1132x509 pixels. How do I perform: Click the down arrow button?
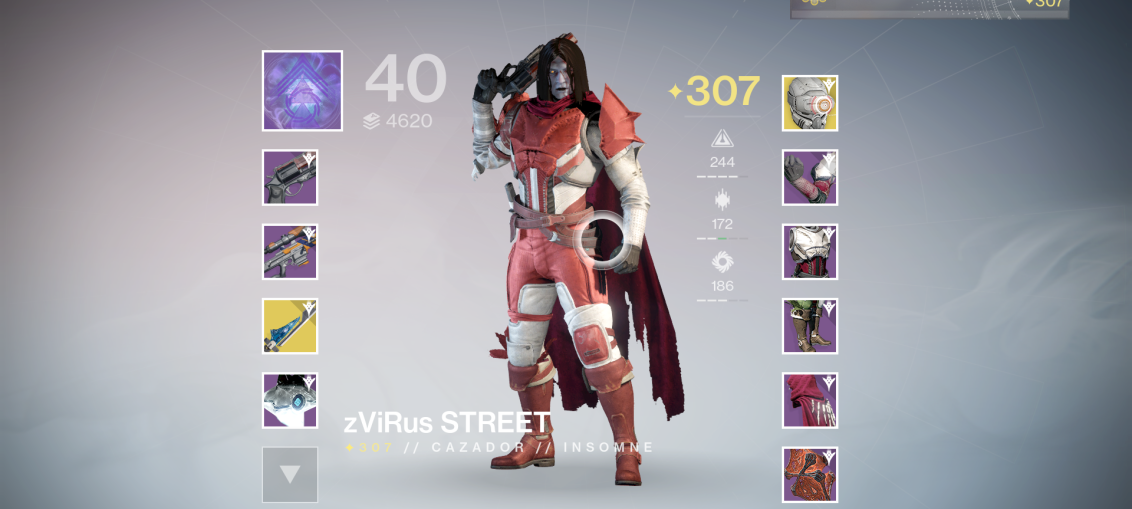click(x=290, y=474)
